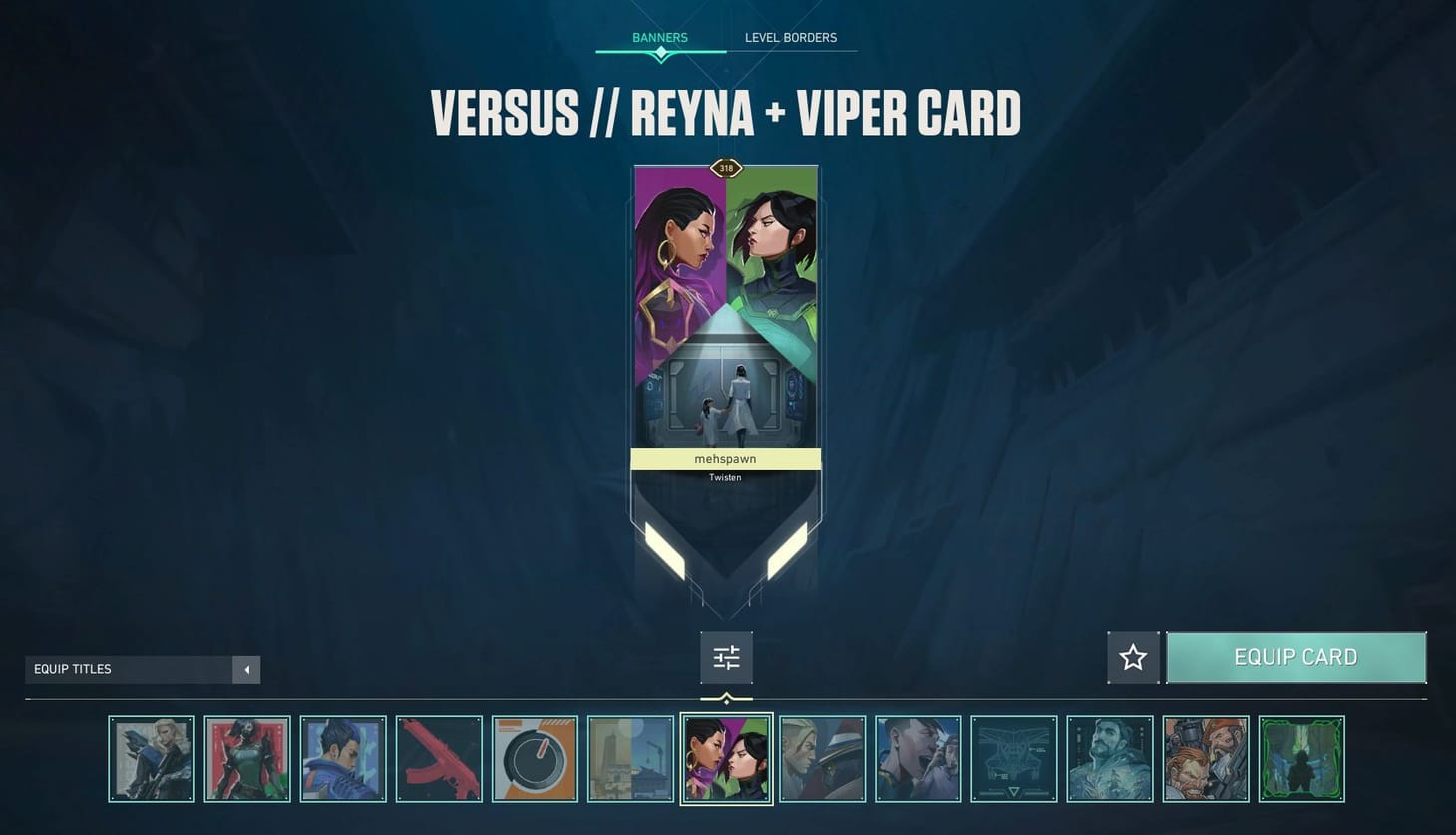Select the Viper green player card thumbnail
Image resolution: width=1456 pixels, height=835 pixels.
tap(247, 758)
